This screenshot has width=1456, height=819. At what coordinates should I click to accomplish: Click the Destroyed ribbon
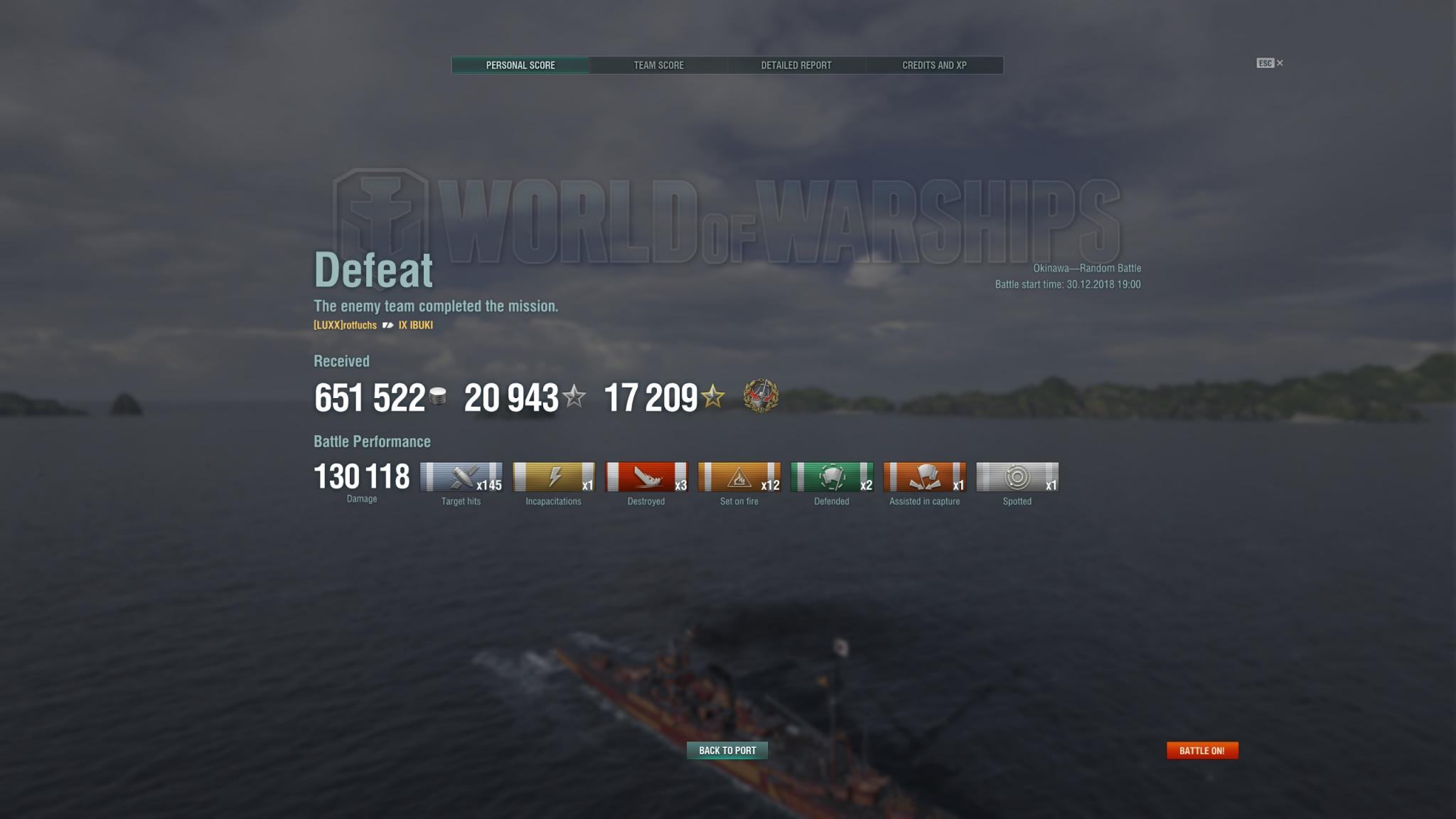point(646,477)
